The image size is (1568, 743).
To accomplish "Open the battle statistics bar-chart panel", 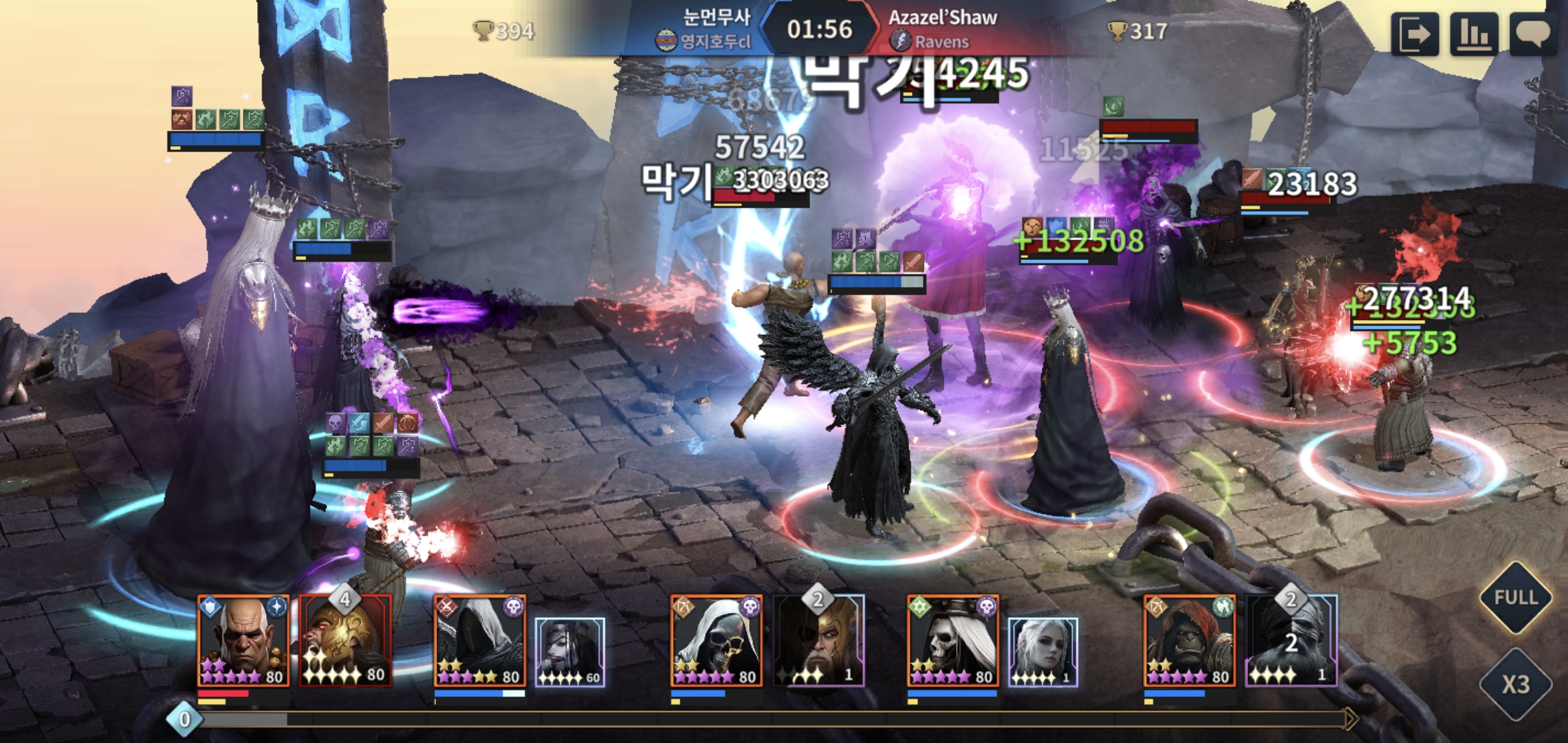I will [1474, 34].
